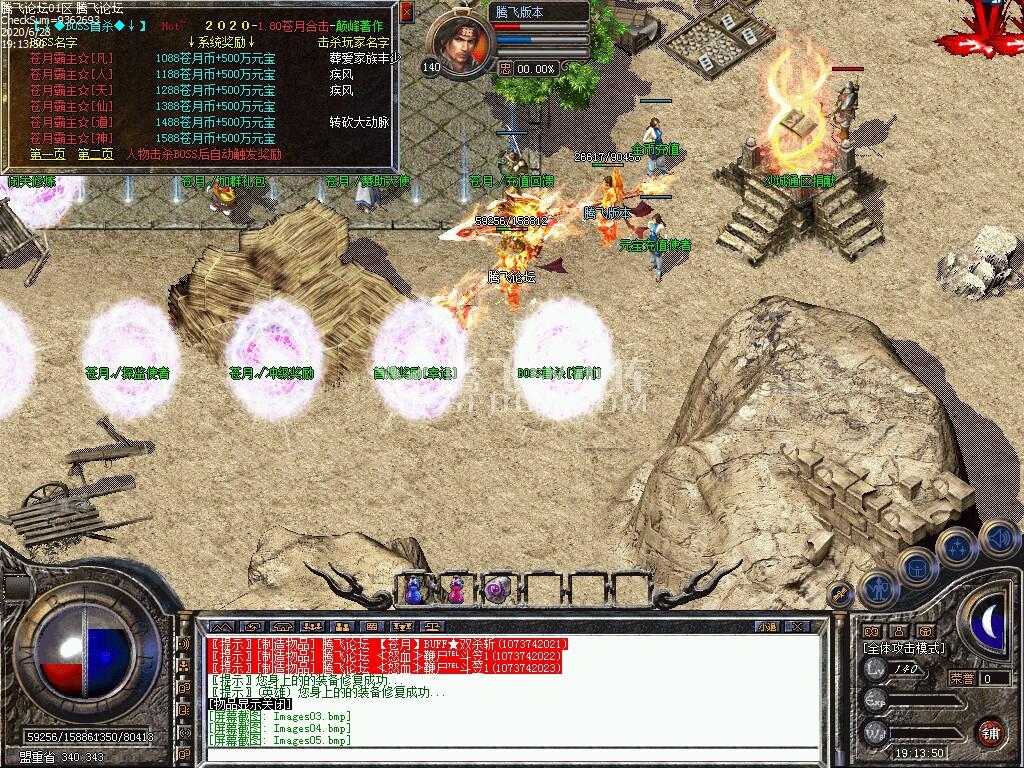
Task: Switch the 全体攻击模式 attack mode
Action: click(x=903, y=648)
